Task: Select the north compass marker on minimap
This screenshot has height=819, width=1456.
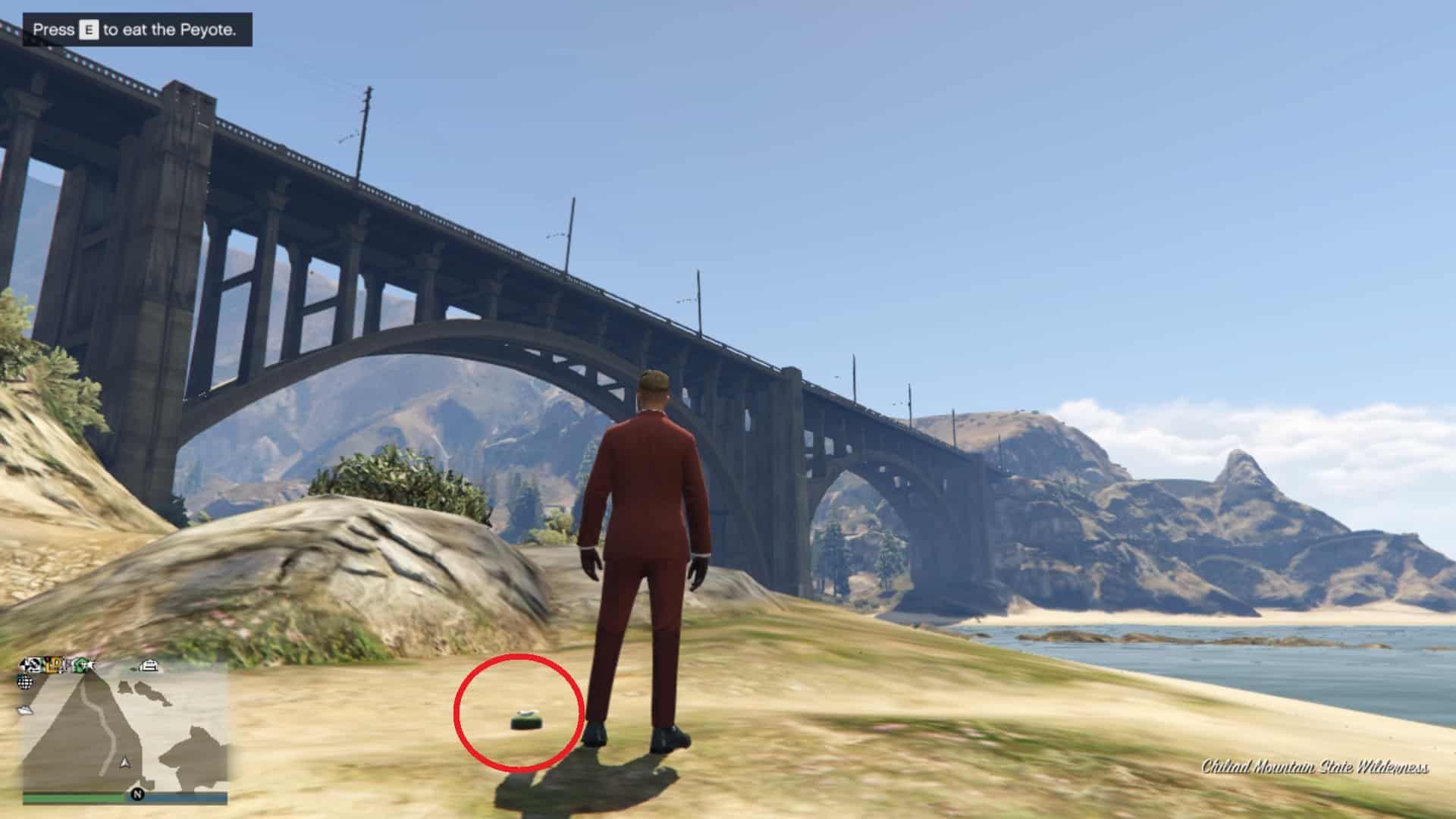Action: click(137, 794)
